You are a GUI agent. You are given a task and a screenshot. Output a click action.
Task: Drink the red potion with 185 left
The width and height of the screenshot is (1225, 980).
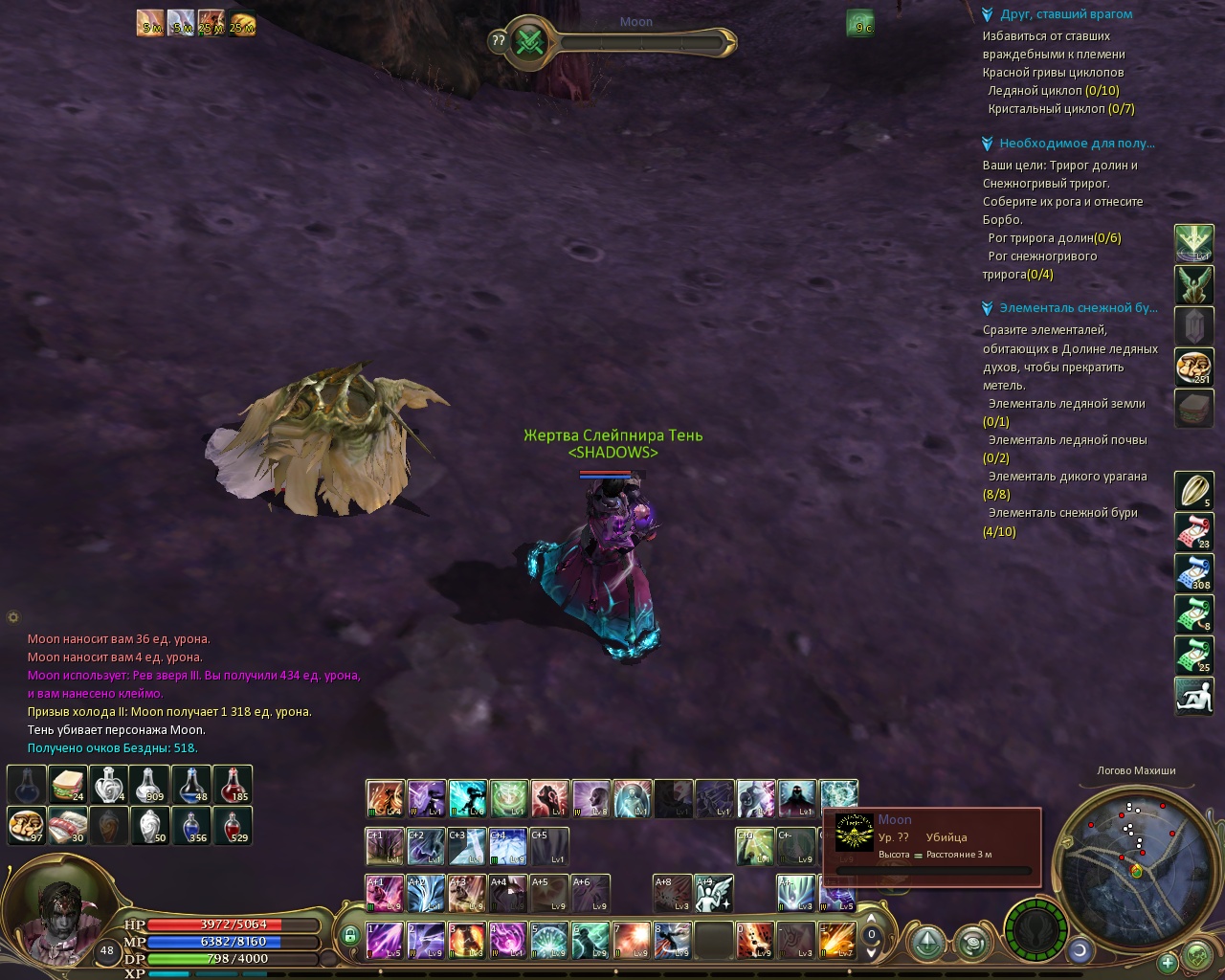[x=233, y=785]
